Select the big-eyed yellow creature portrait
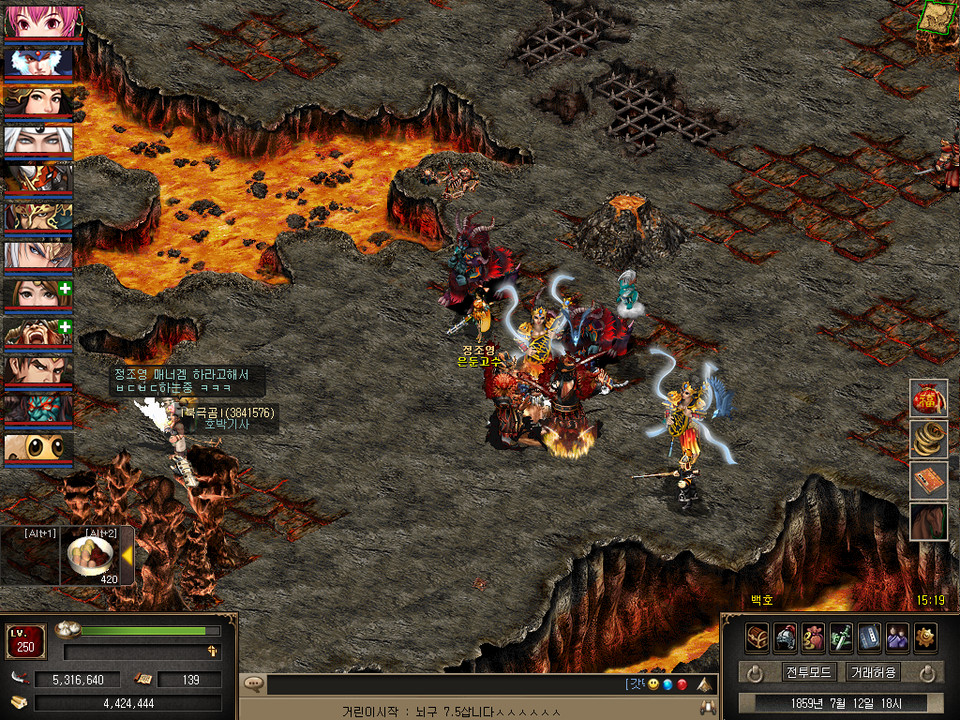Screen dimensions: 960x720 [x=38, y=447]
